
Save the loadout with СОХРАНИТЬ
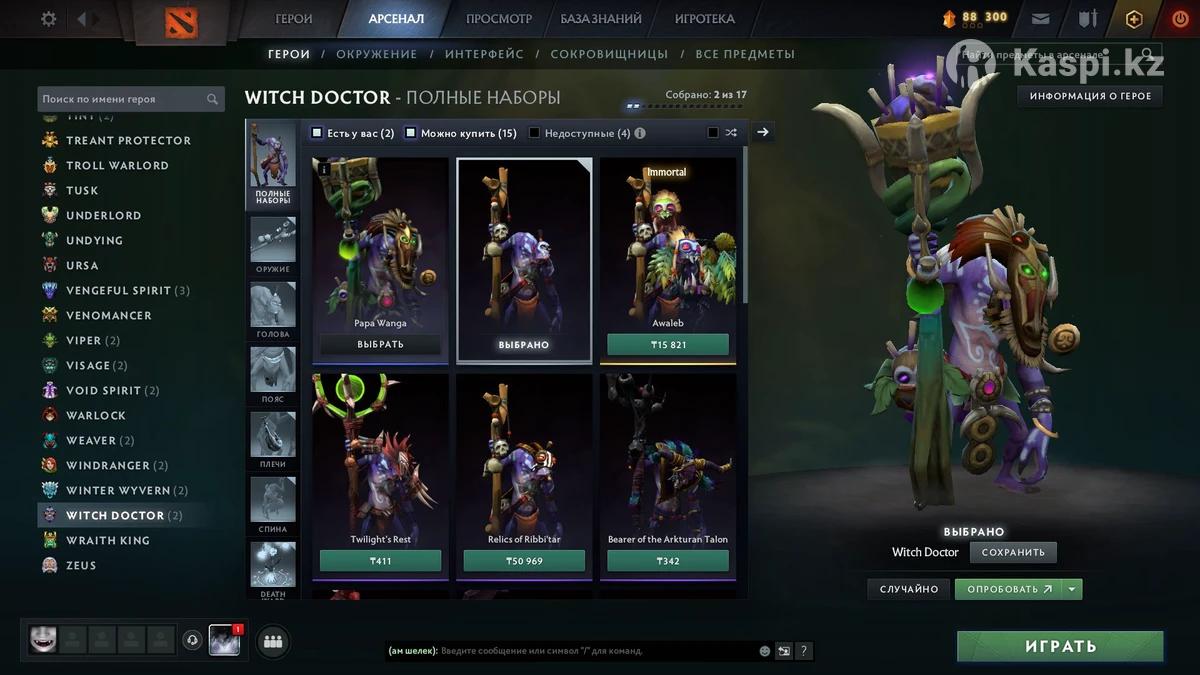1013,552
